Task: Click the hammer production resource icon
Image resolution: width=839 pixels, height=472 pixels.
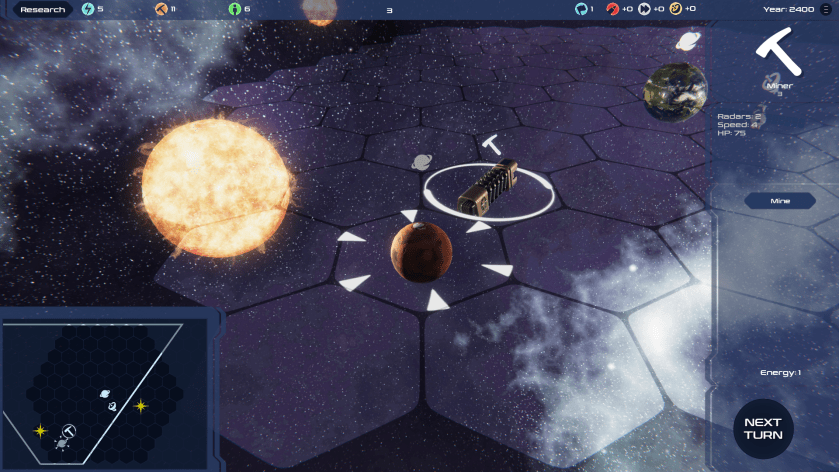Action: (x=161, y=9)
